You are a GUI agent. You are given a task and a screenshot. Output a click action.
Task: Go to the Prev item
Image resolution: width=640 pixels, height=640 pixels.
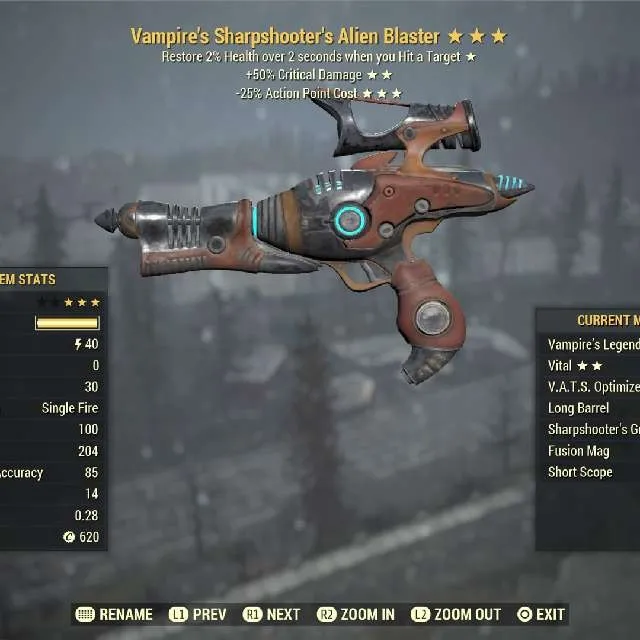tap(198, 614)
